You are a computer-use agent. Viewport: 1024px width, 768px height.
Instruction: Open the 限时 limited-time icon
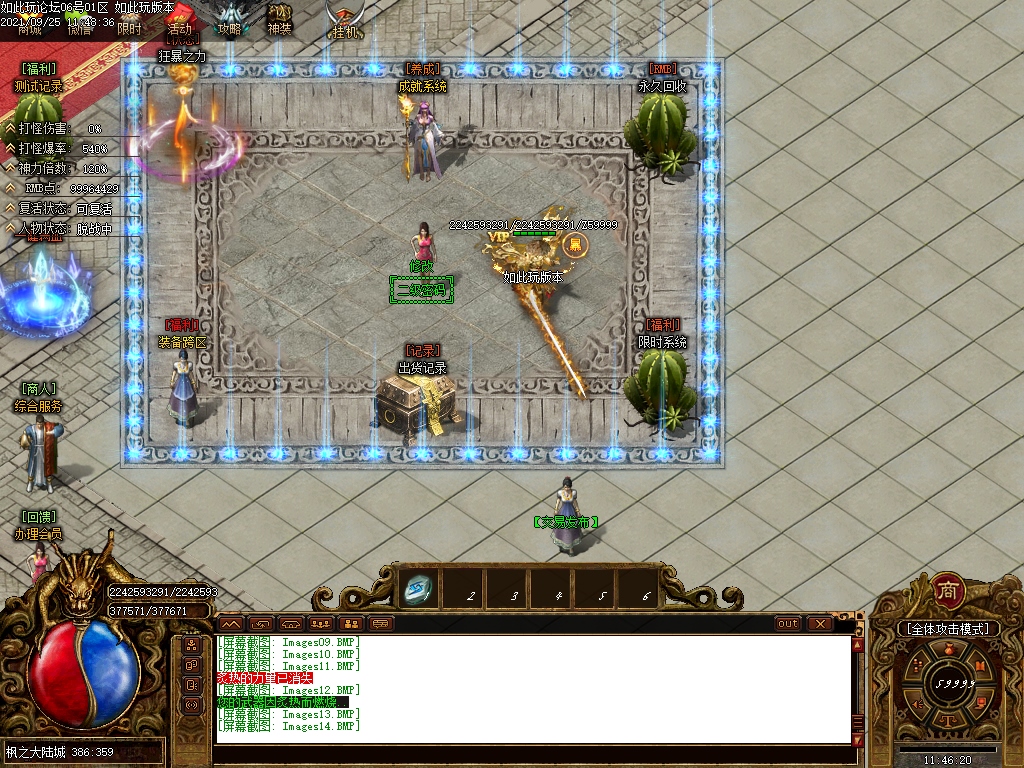point(129,28)
